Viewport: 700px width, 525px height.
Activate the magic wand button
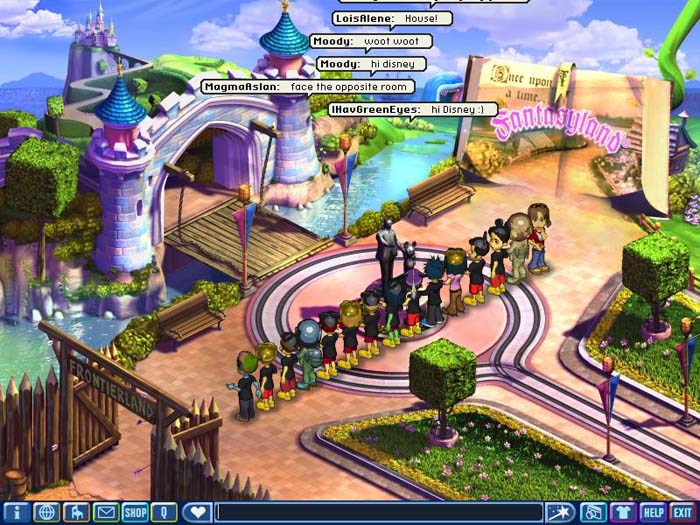(x=561, y=513)
